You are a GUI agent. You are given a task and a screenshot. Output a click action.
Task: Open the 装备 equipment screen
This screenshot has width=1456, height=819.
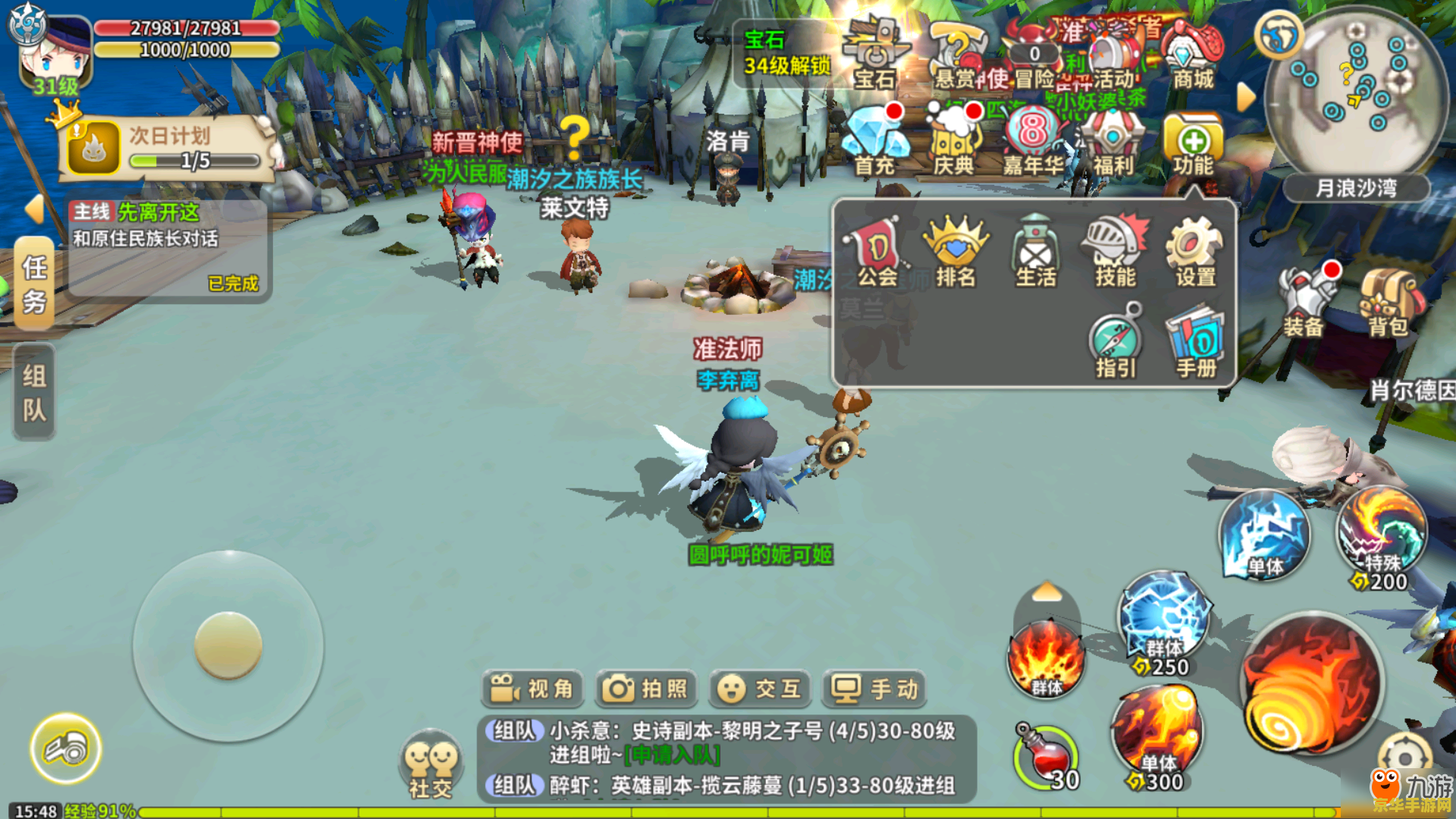click(x=1304, y=303)
